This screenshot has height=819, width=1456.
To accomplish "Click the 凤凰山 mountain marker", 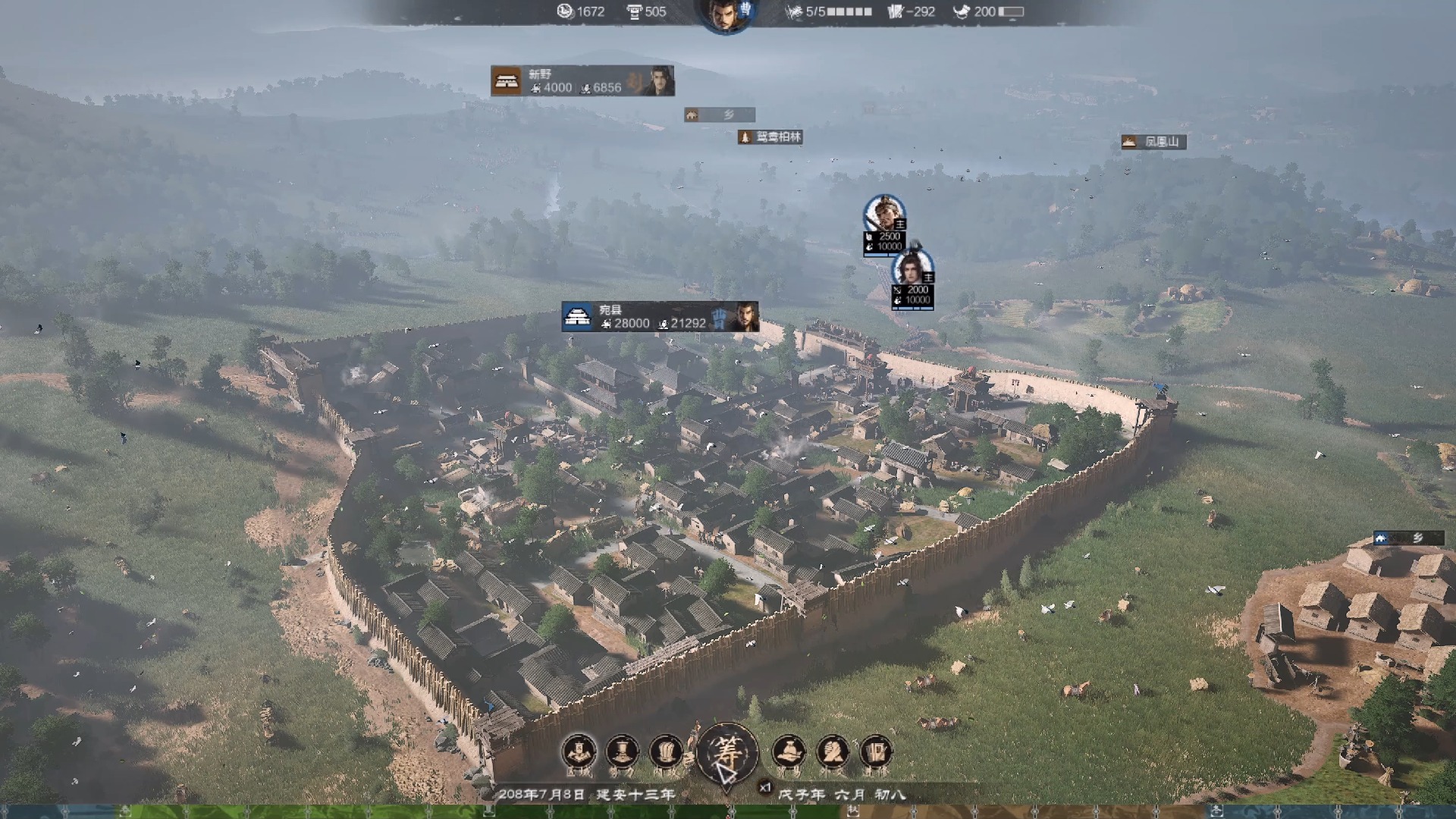I will [1153, 142].
